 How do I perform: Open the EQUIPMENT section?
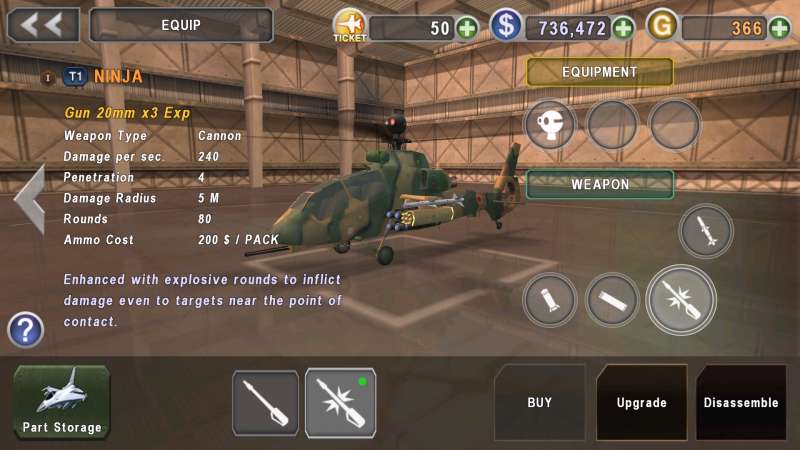click(x=600, y=72)
